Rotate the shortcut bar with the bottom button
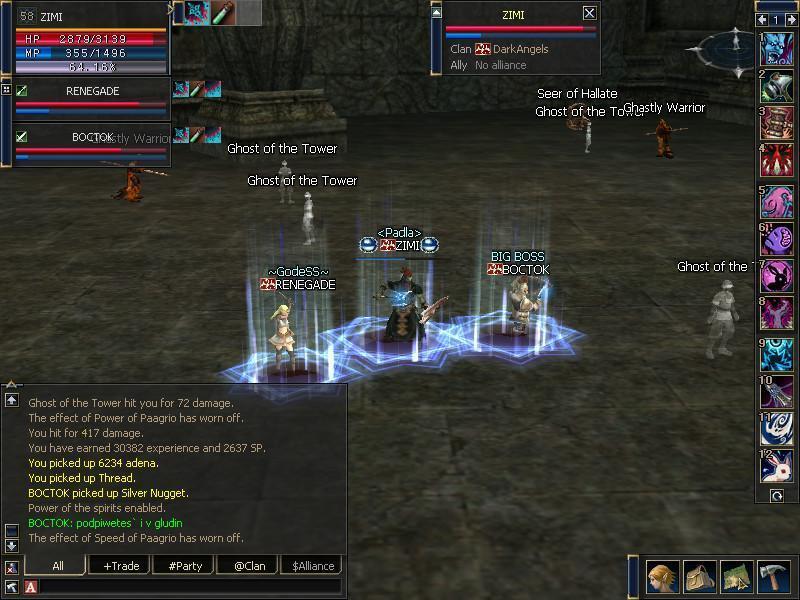The width and height of the screenshot is (800, 600). (775, 495)
